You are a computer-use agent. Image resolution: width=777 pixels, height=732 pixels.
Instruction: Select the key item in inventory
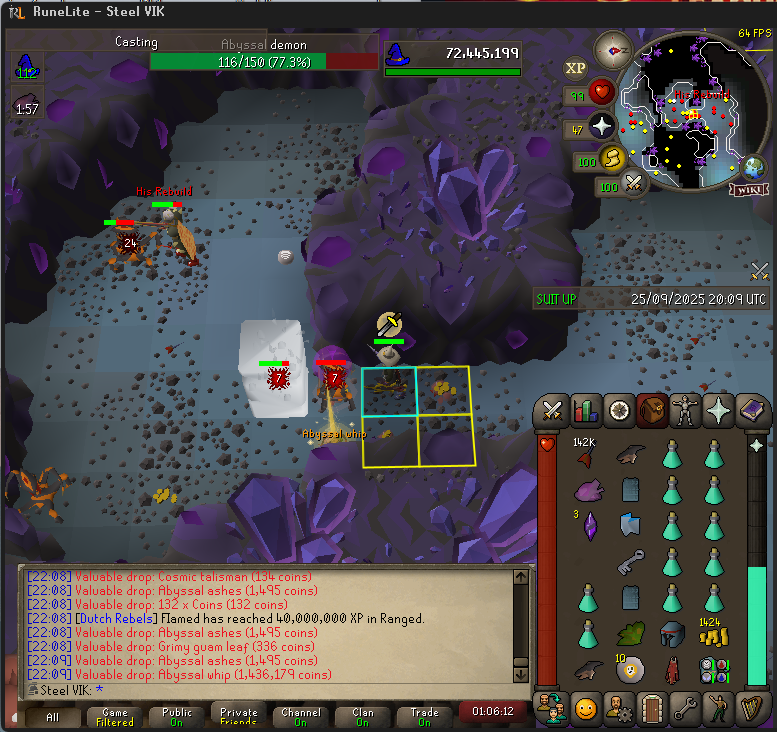point(629,562)
